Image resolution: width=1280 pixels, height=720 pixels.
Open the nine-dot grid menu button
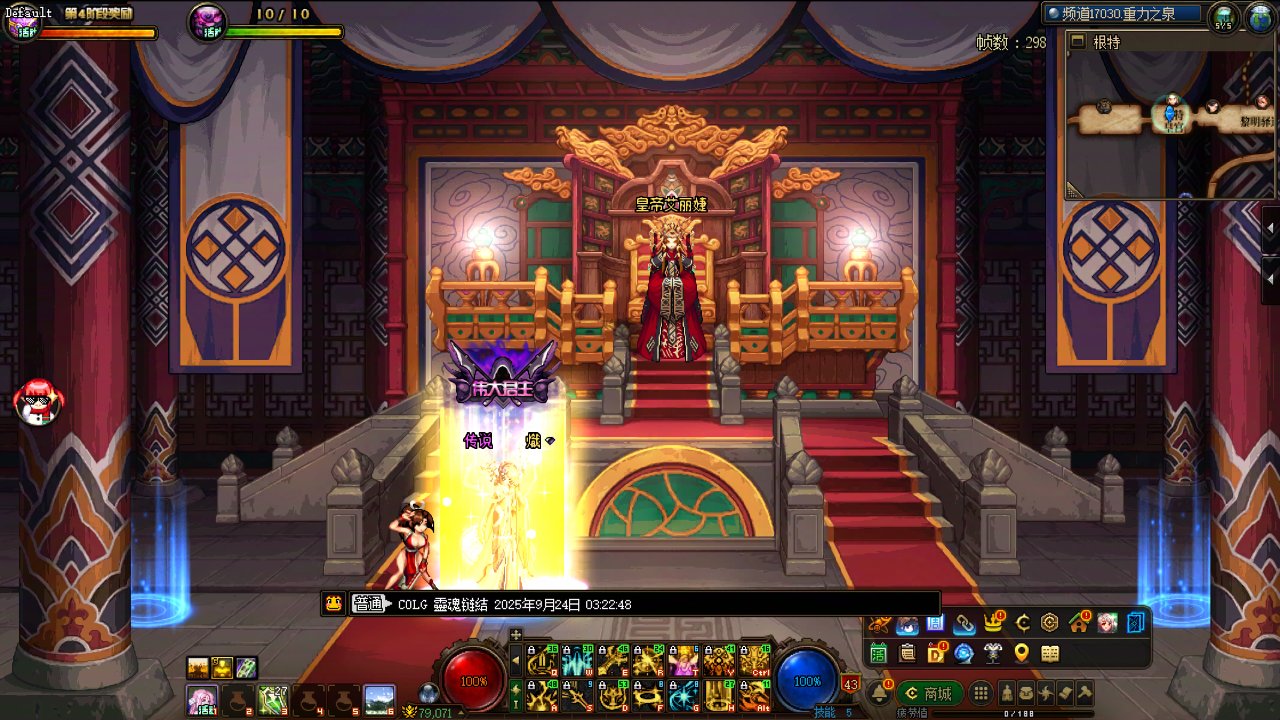click(x=981, y=694)
